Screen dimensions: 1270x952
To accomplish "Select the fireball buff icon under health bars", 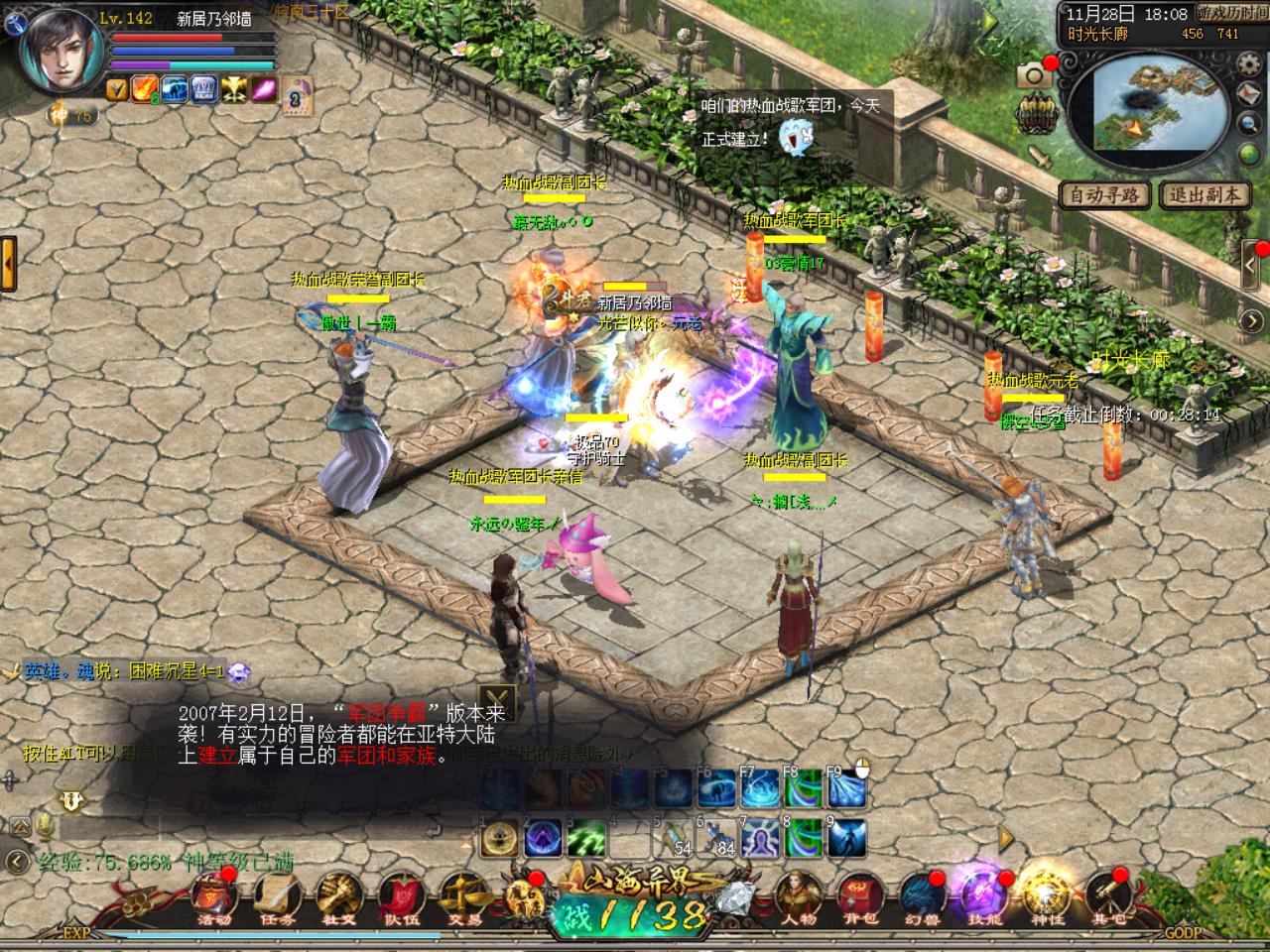I will [146, 89].
